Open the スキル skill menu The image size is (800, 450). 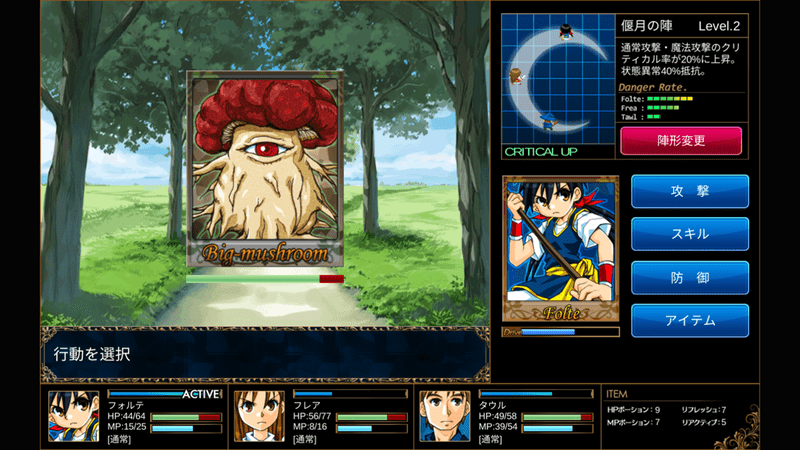click(x=689, y=234)
